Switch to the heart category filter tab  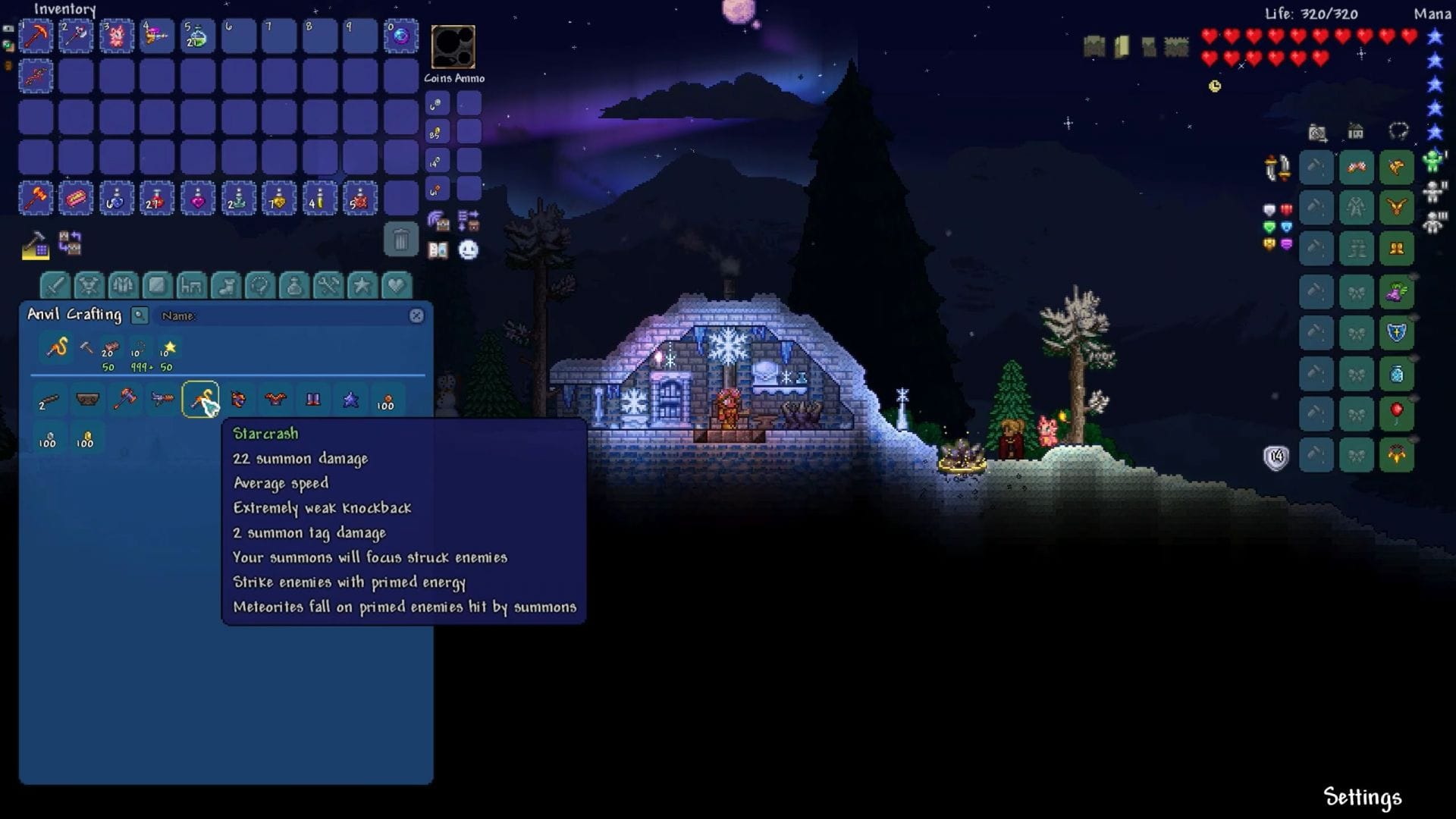[x=396, y=286]
